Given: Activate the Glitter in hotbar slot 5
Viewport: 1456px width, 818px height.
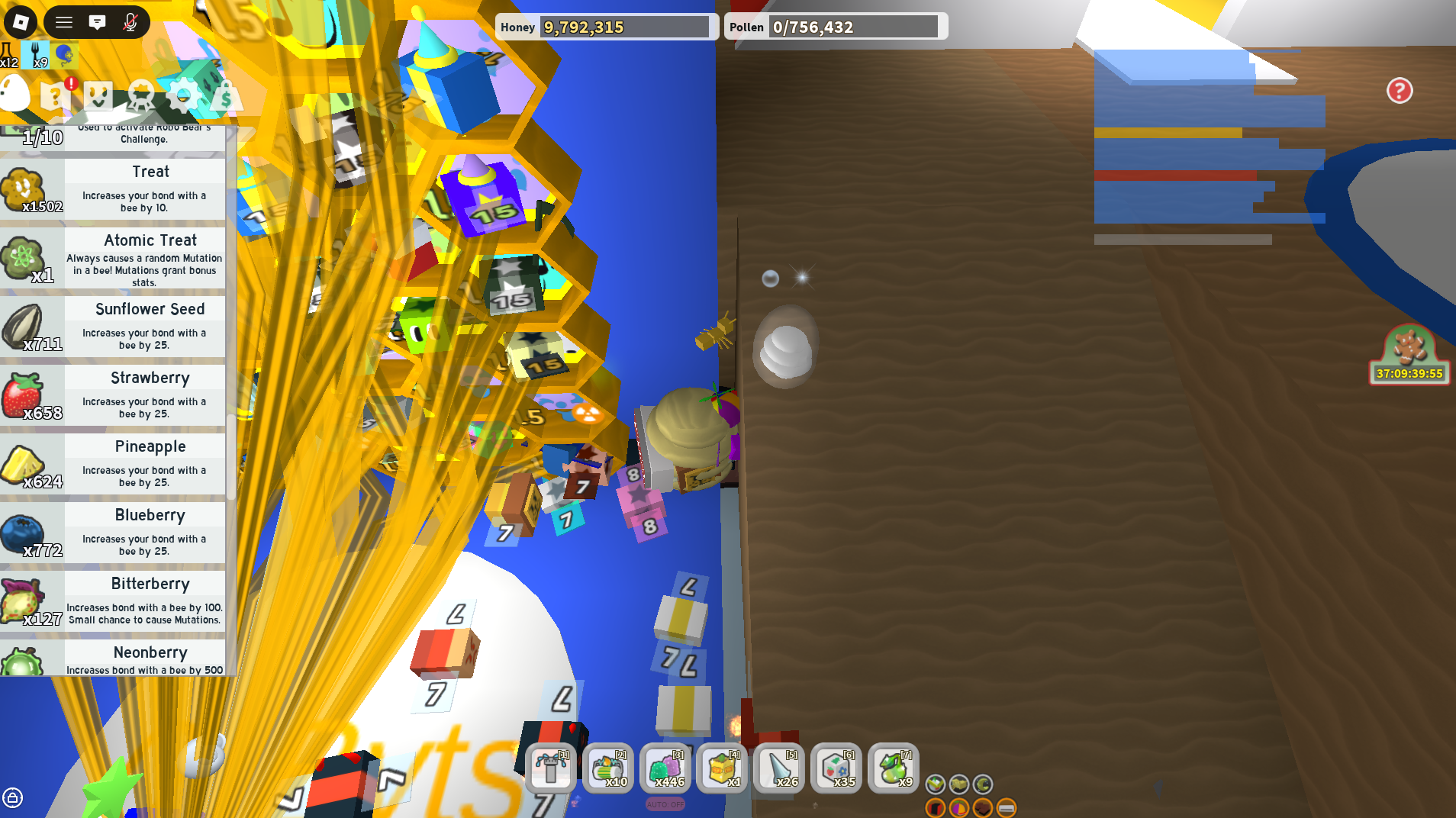Looking at the screenshot, I should pos(778,768).
